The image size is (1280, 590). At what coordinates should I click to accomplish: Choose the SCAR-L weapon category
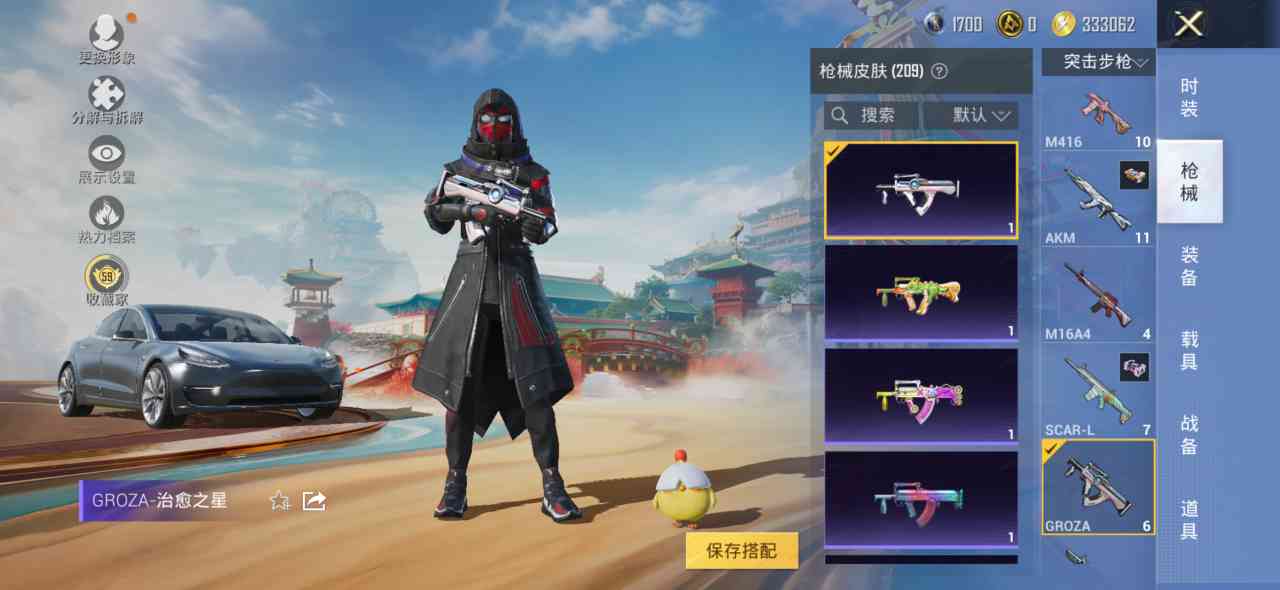1098,394
